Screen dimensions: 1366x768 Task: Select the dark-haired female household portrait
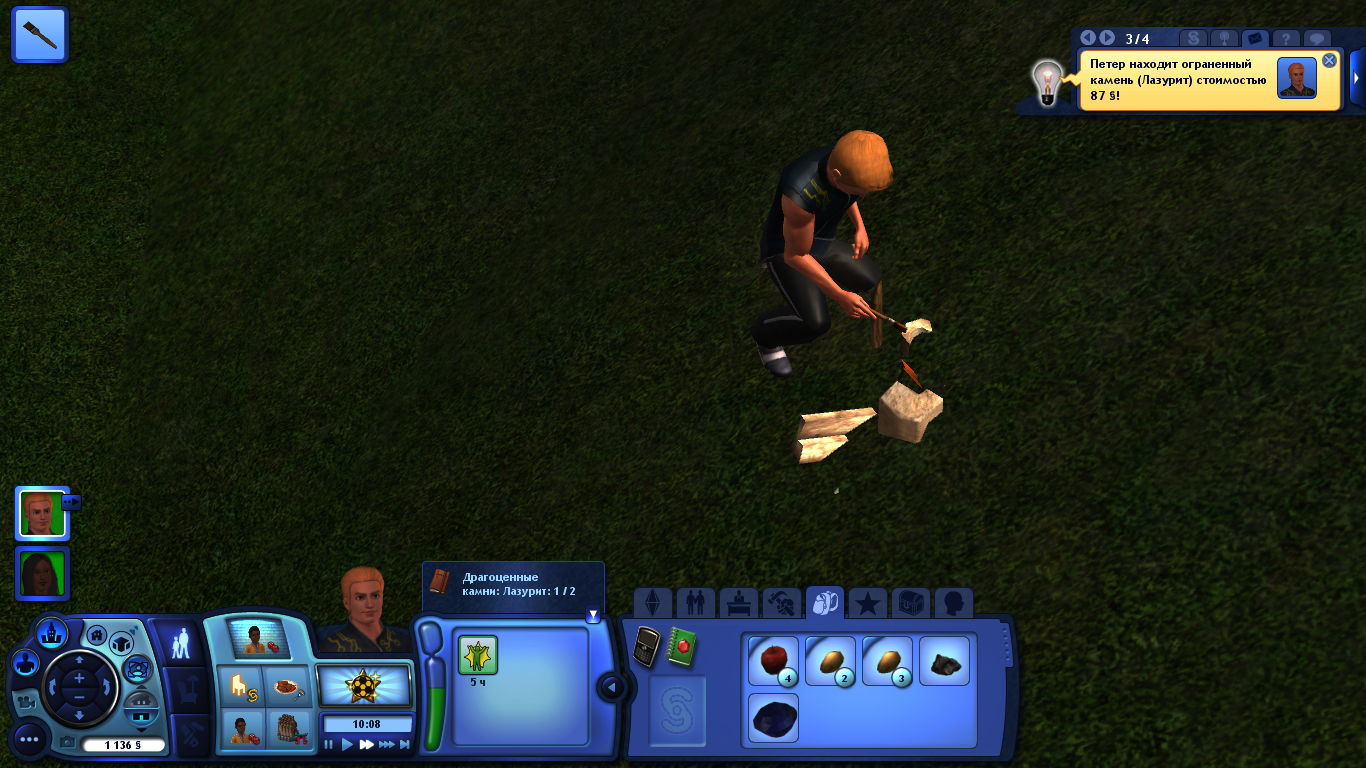[42, 573]
